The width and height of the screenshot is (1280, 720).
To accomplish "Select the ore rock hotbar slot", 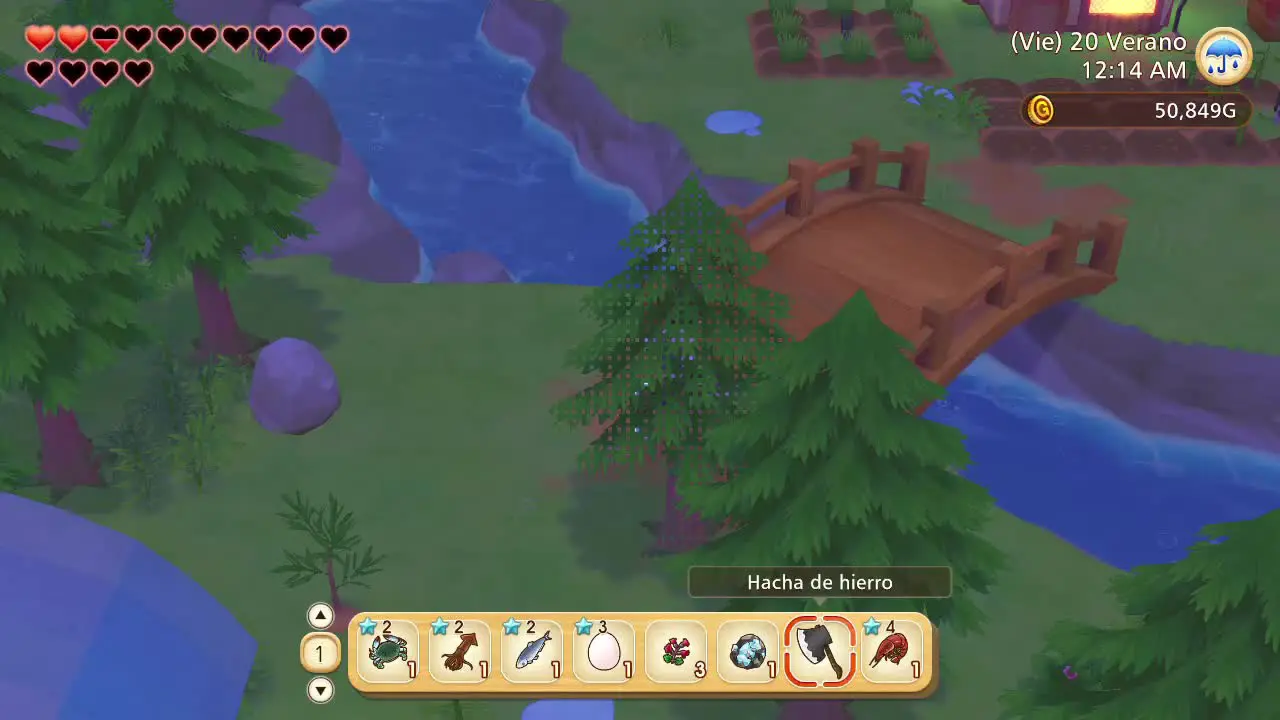I will 748,652.
